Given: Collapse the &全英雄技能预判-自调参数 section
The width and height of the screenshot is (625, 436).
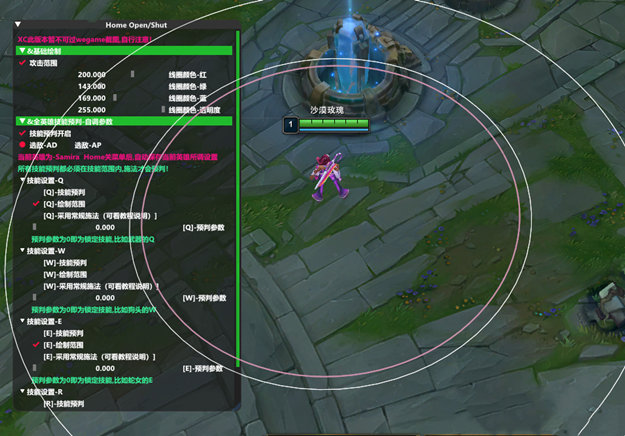Looking at the screenshot, I should (23, 121).
